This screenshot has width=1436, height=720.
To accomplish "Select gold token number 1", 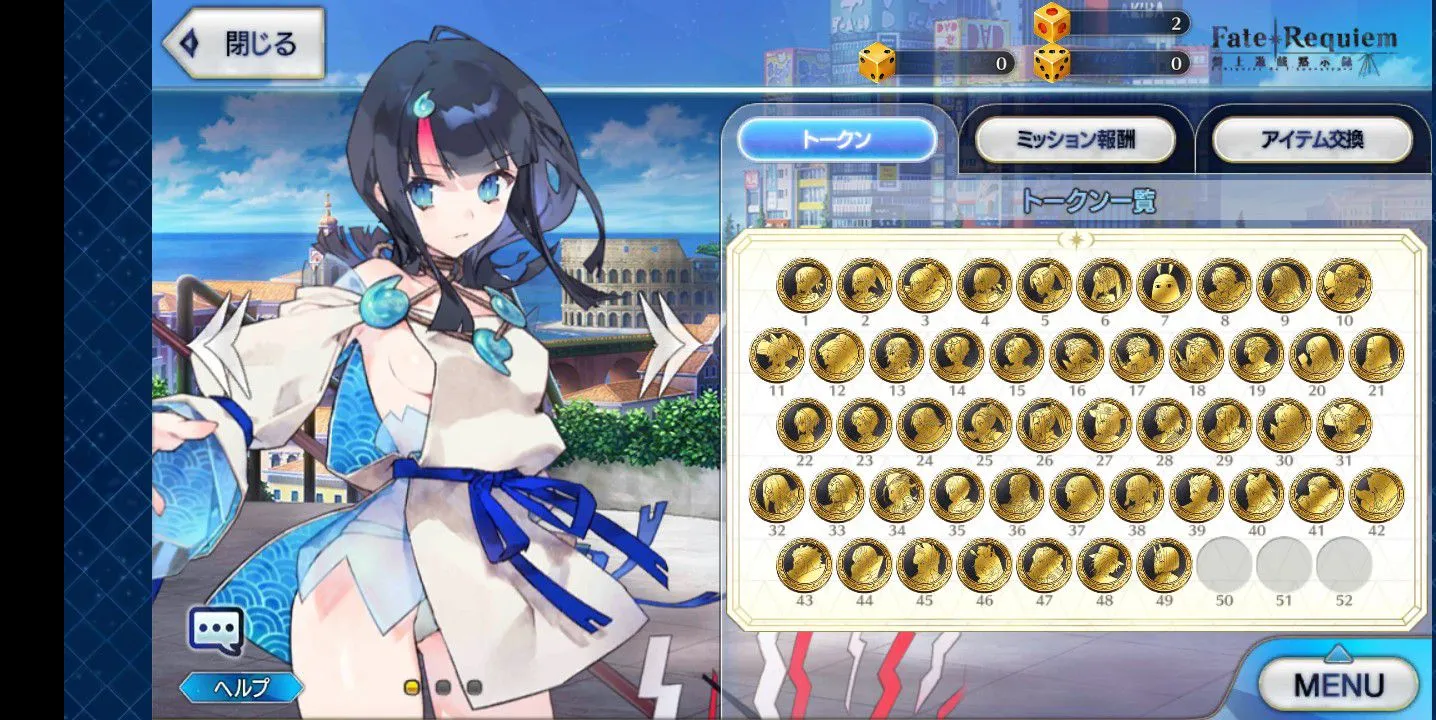I will click(x=804, y=285).
